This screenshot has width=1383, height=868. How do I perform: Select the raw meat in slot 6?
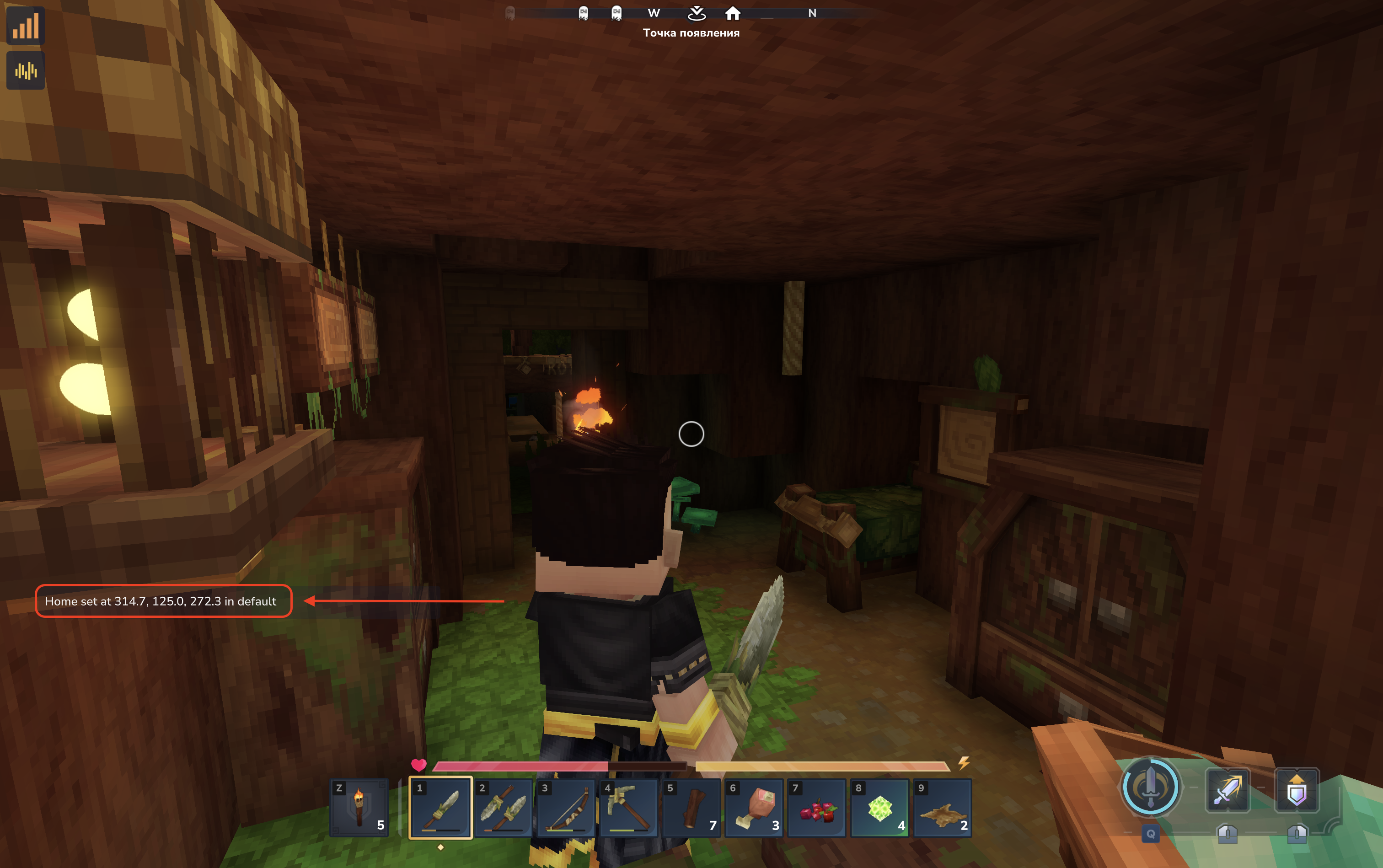pyautogui.click(x=754, y=807)
